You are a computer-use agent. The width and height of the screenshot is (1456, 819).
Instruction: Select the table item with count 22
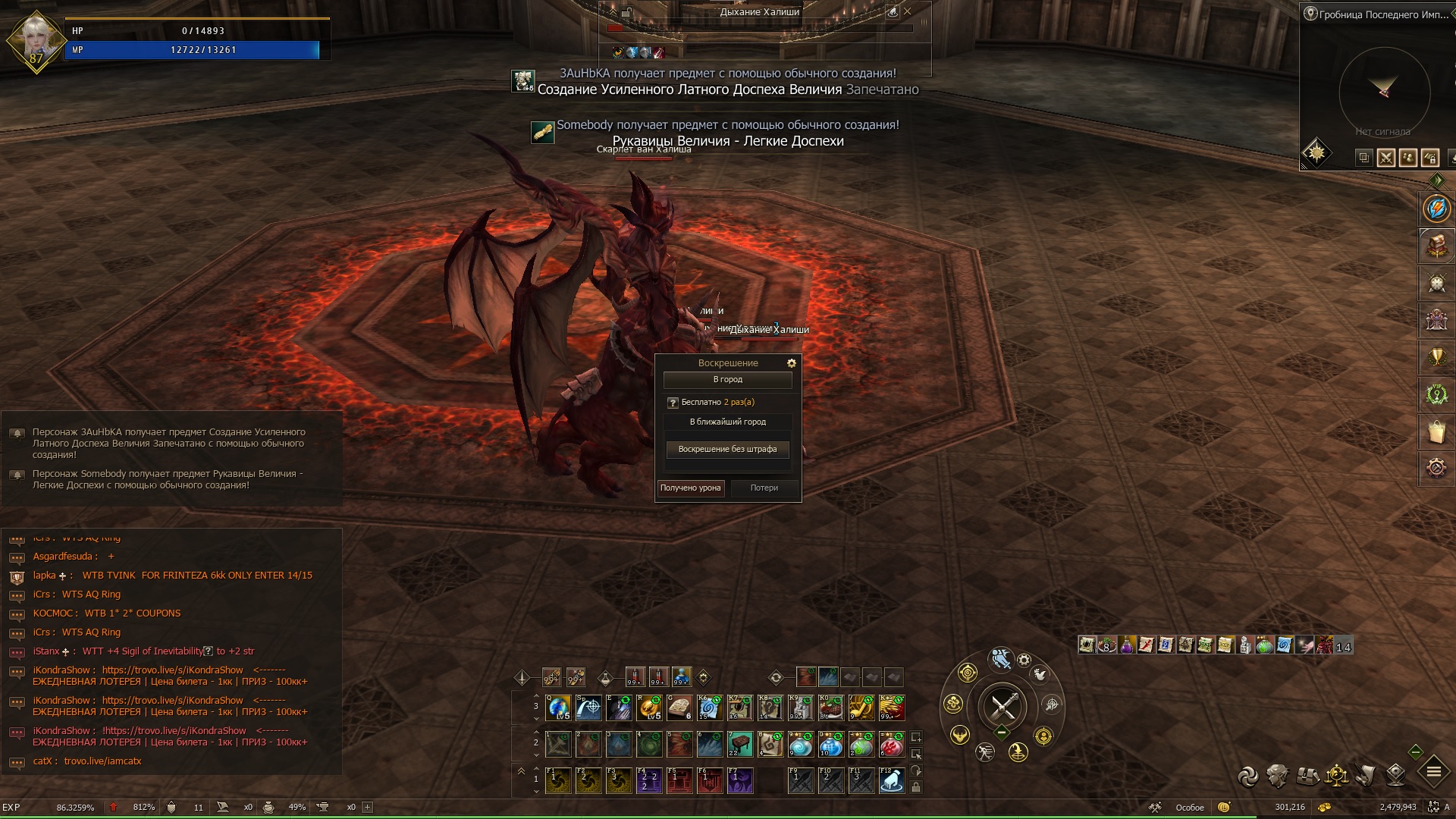[x=740, y=744]
